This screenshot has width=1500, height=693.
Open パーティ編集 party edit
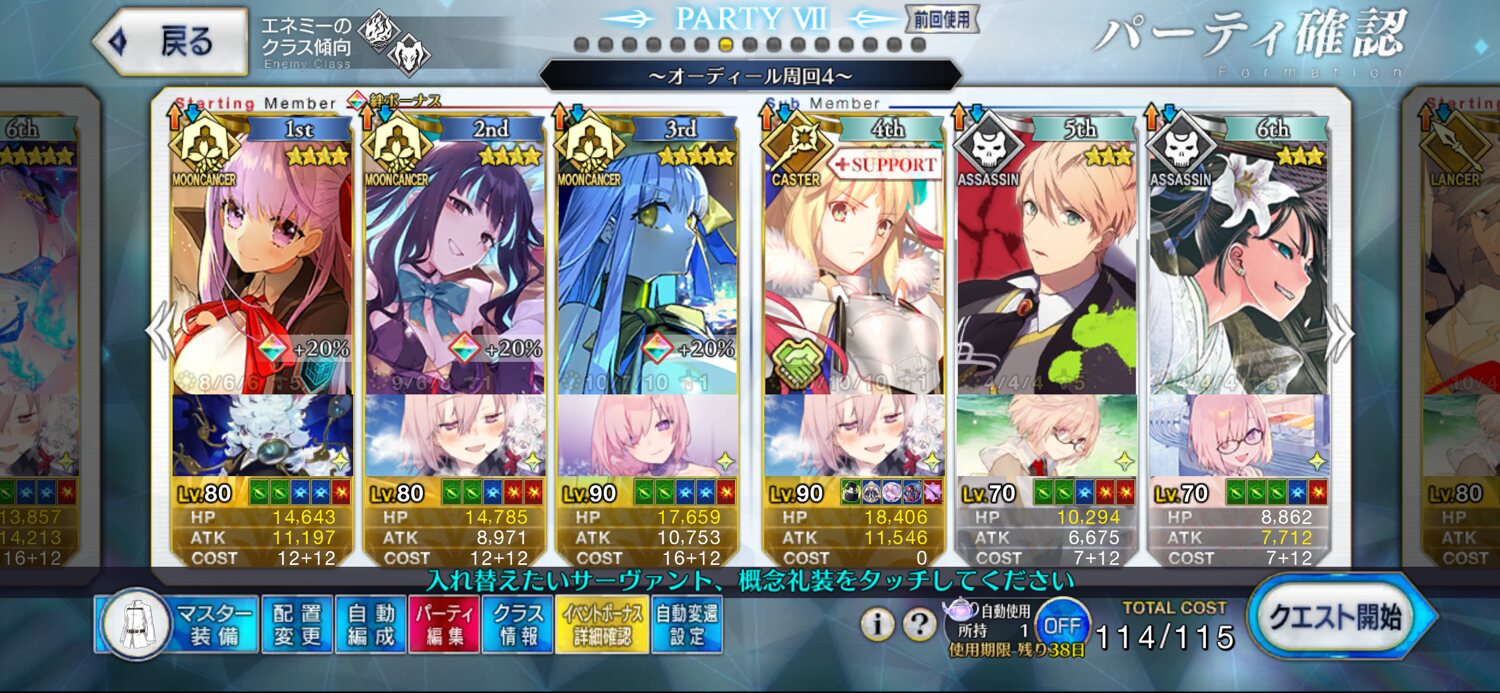443,625
